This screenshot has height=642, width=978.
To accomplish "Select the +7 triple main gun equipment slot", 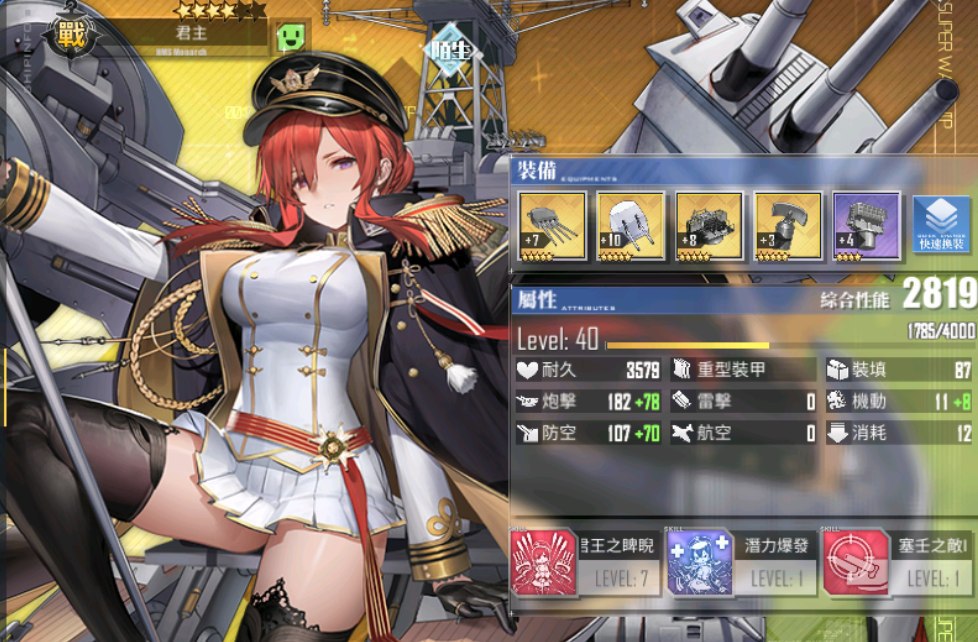I will click(551, 226).
